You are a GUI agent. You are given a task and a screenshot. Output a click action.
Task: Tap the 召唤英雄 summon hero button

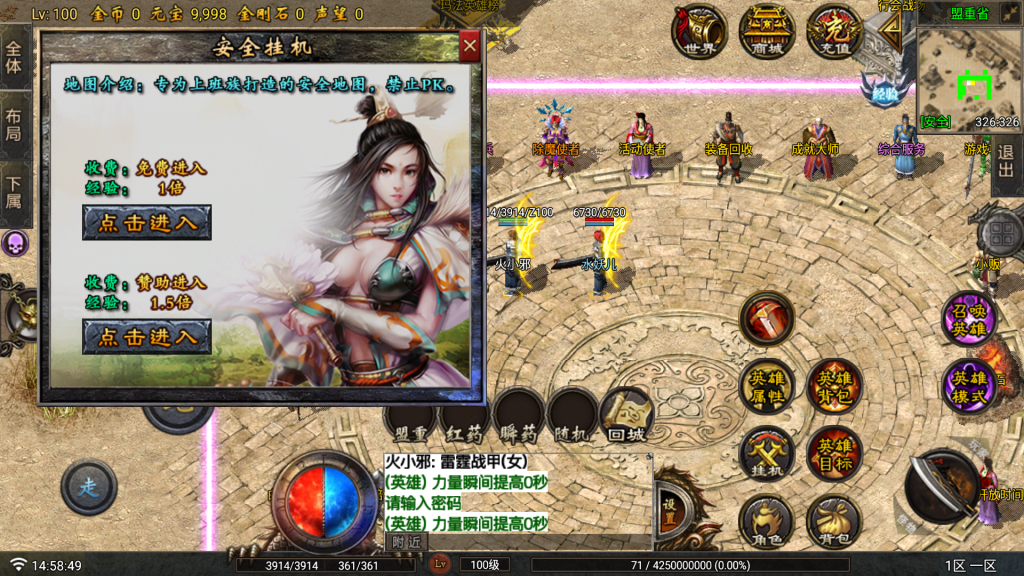click(x=968, y=320)
